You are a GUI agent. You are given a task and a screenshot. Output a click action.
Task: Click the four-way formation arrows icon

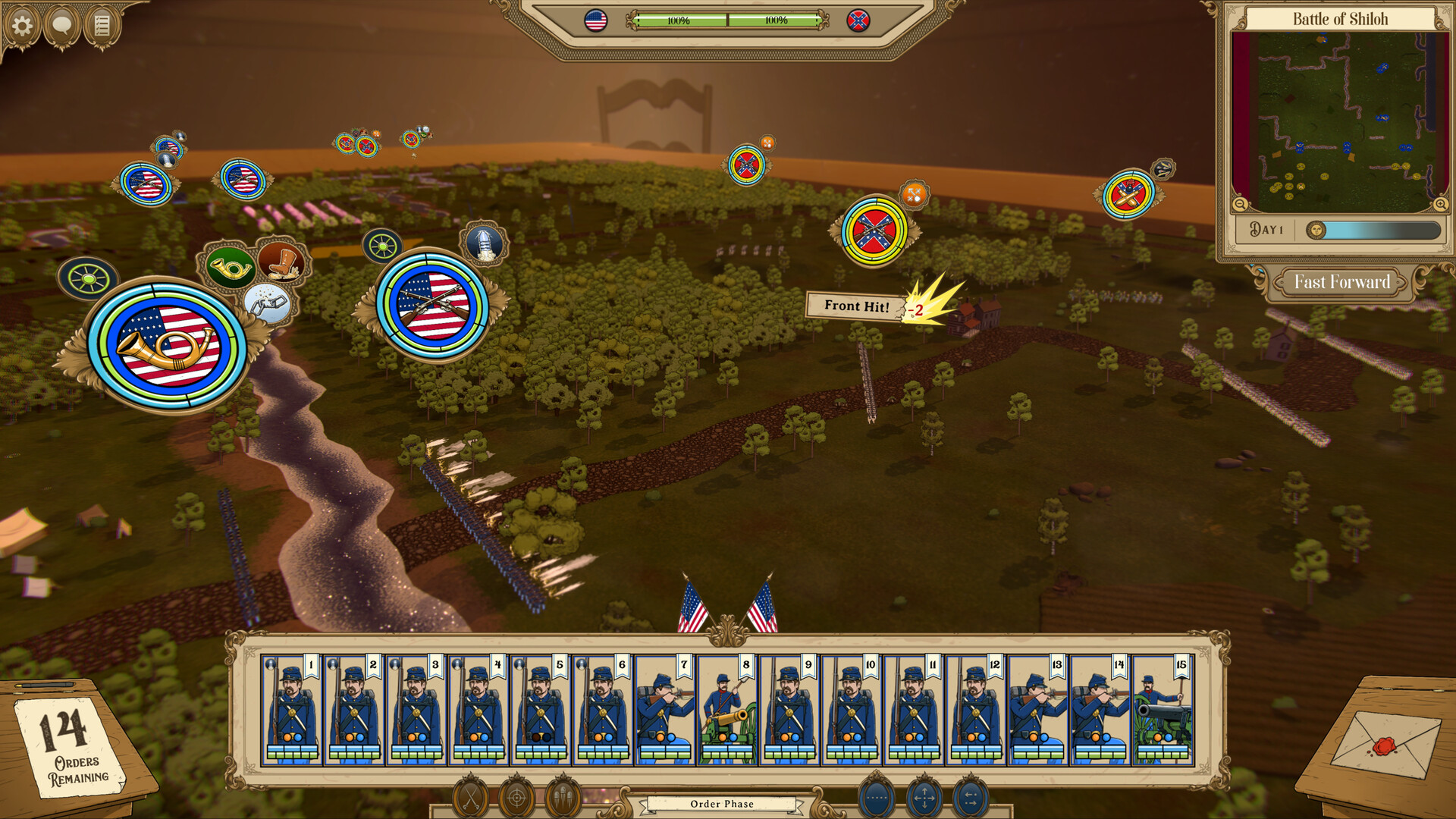(x=924, y=797)
